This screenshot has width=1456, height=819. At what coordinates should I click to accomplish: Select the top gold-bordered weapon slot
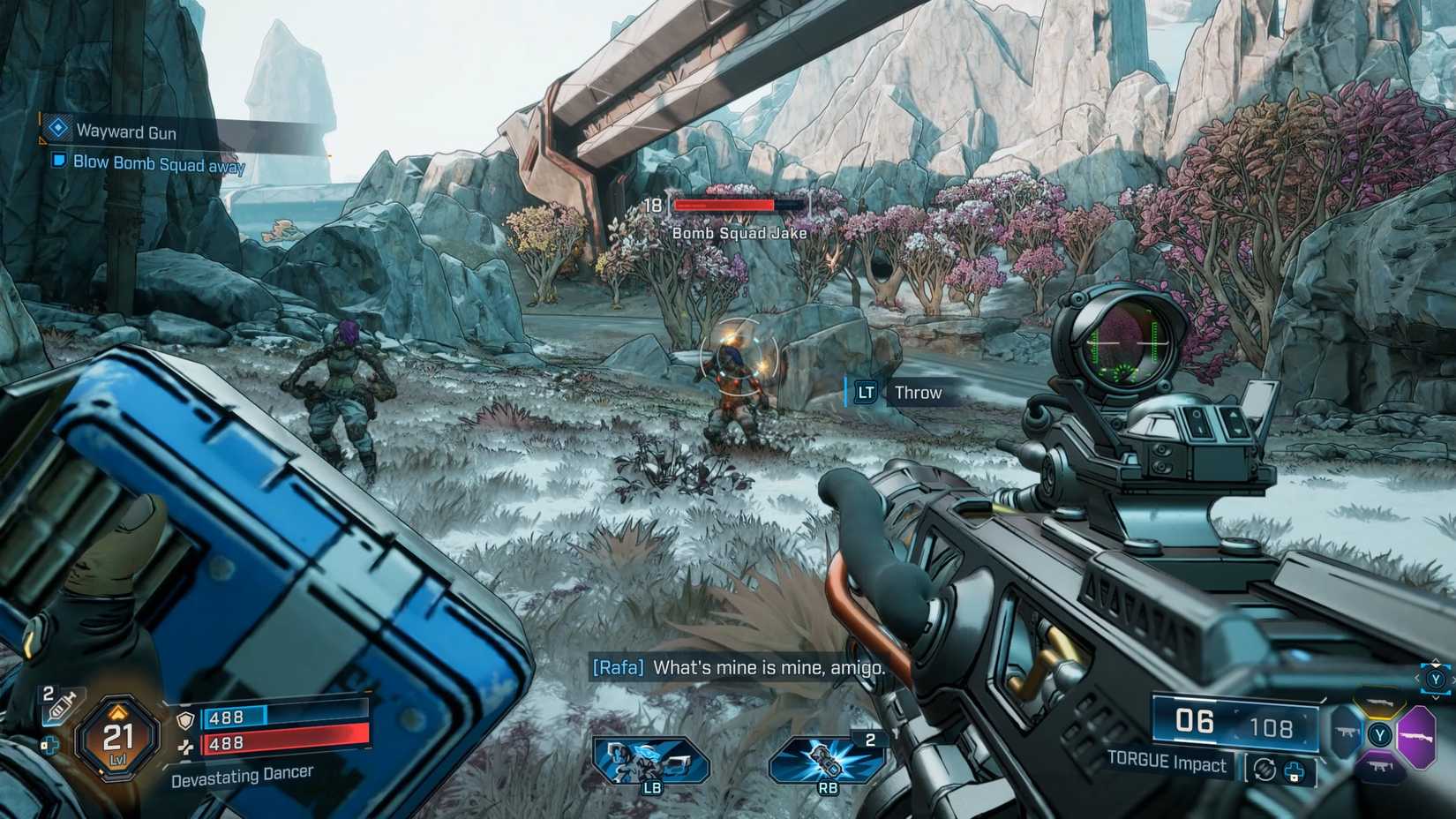click(1378, 703)
